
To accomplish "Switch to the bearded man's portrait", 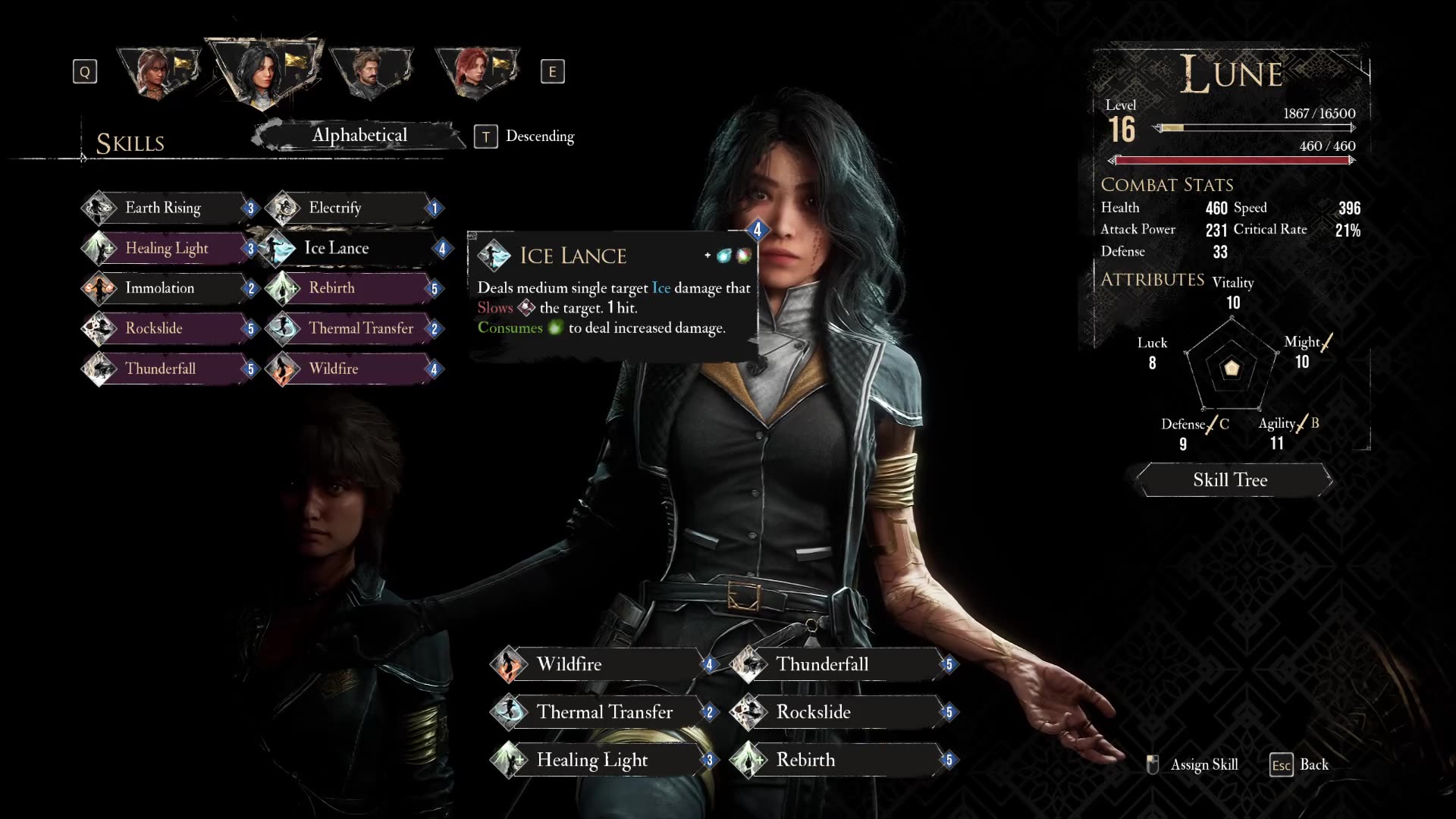I will pyautogui.click(x=369, y=72).
